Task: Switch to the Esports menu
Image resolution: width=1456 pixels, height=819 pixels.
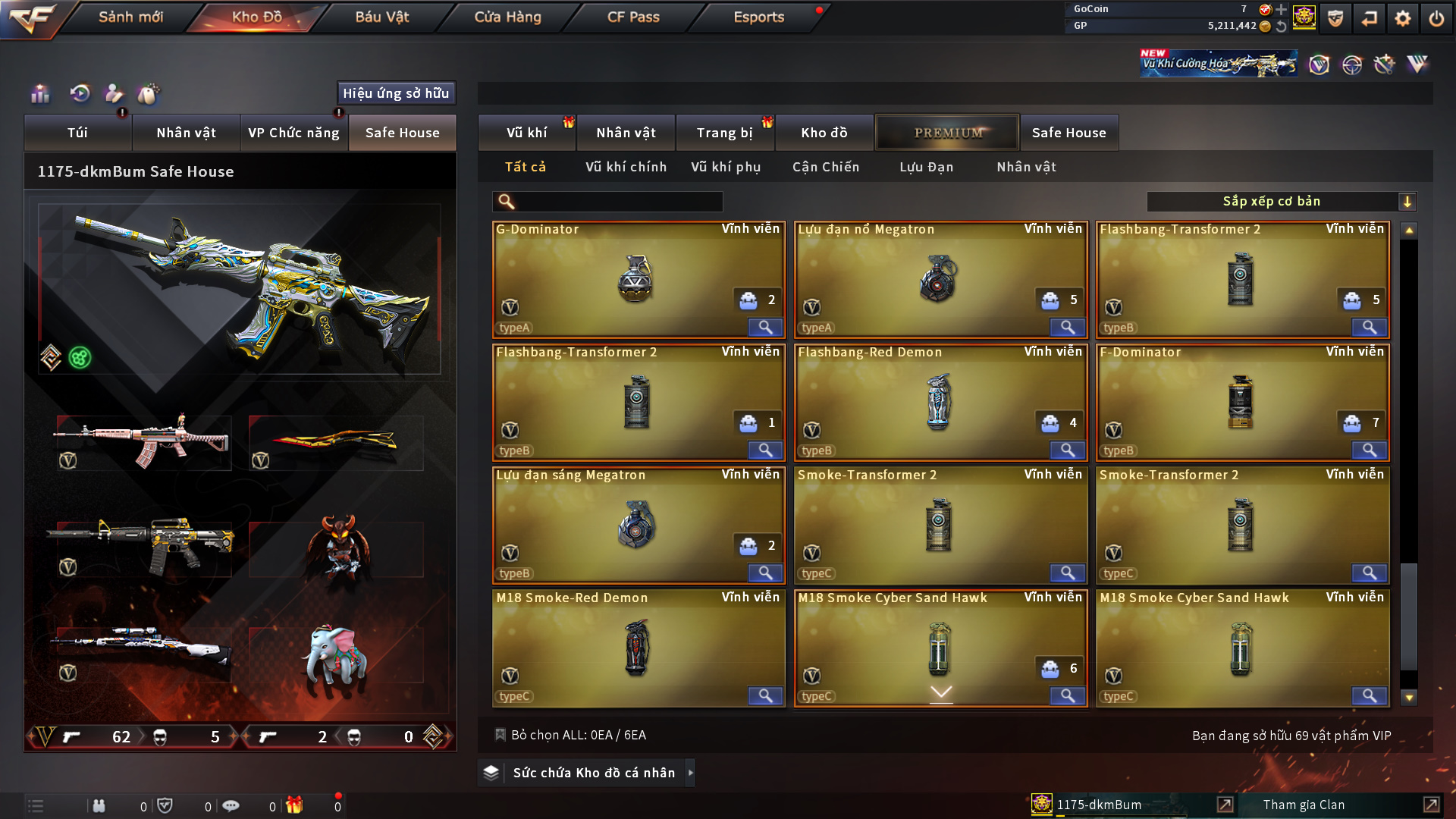Action: 758,17
